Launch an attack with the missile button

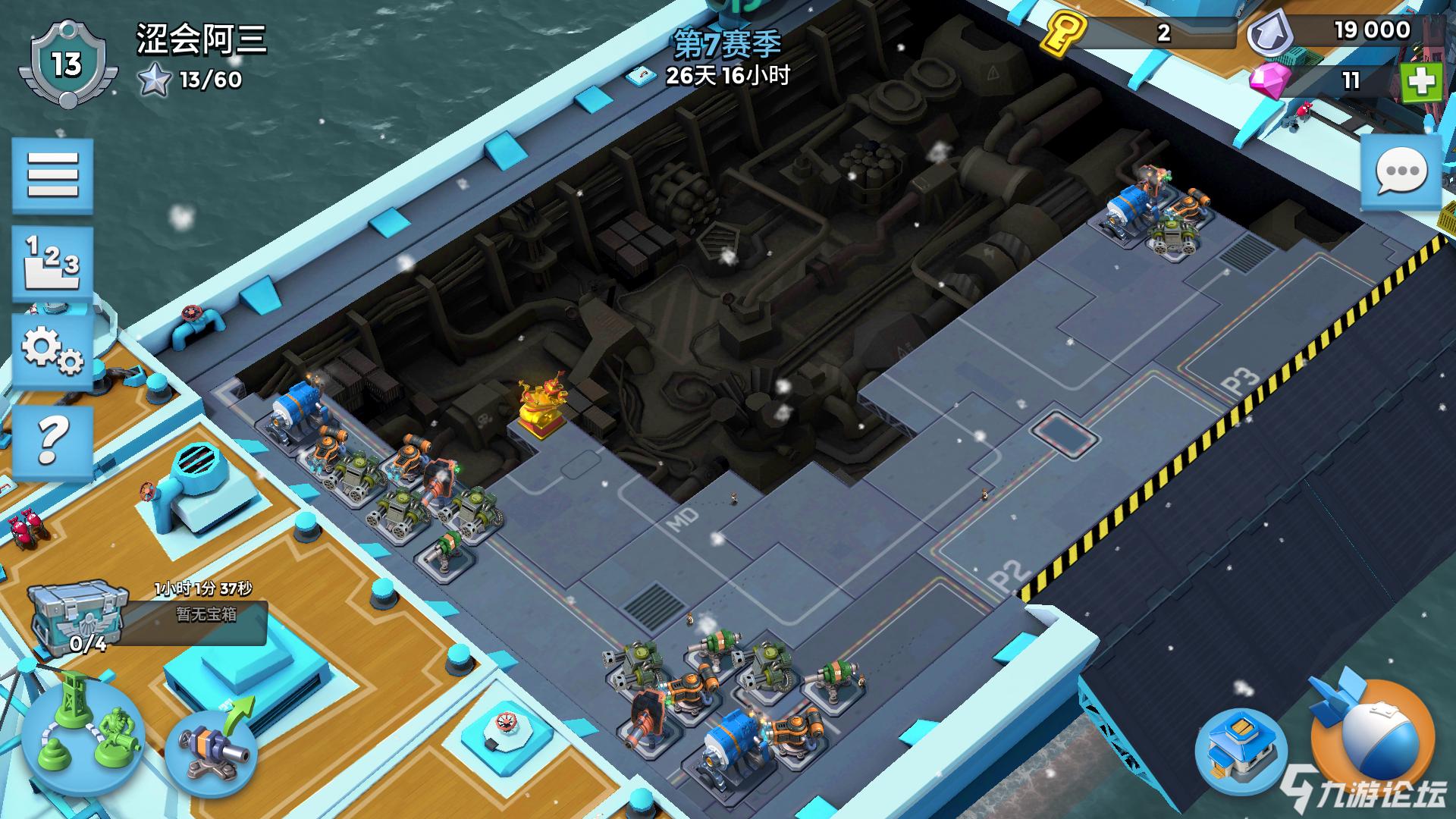click(1373, 734)
